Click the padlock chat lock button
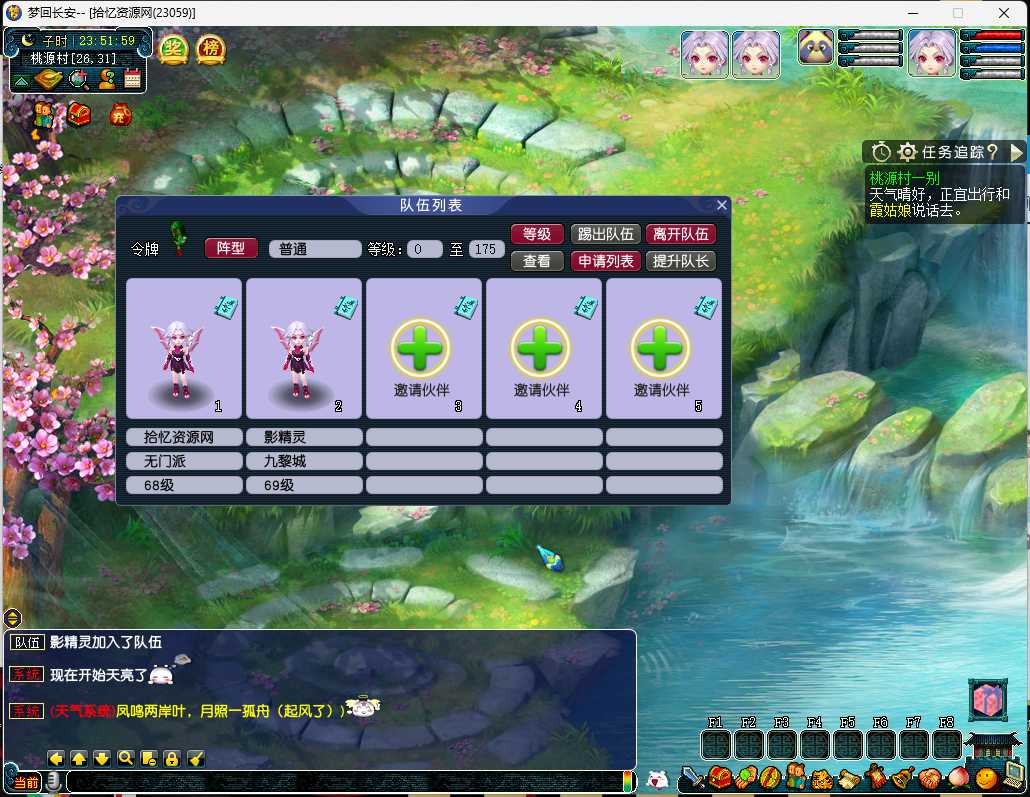The width and height of the screenshot is (1030, 797). pos(172,758)
